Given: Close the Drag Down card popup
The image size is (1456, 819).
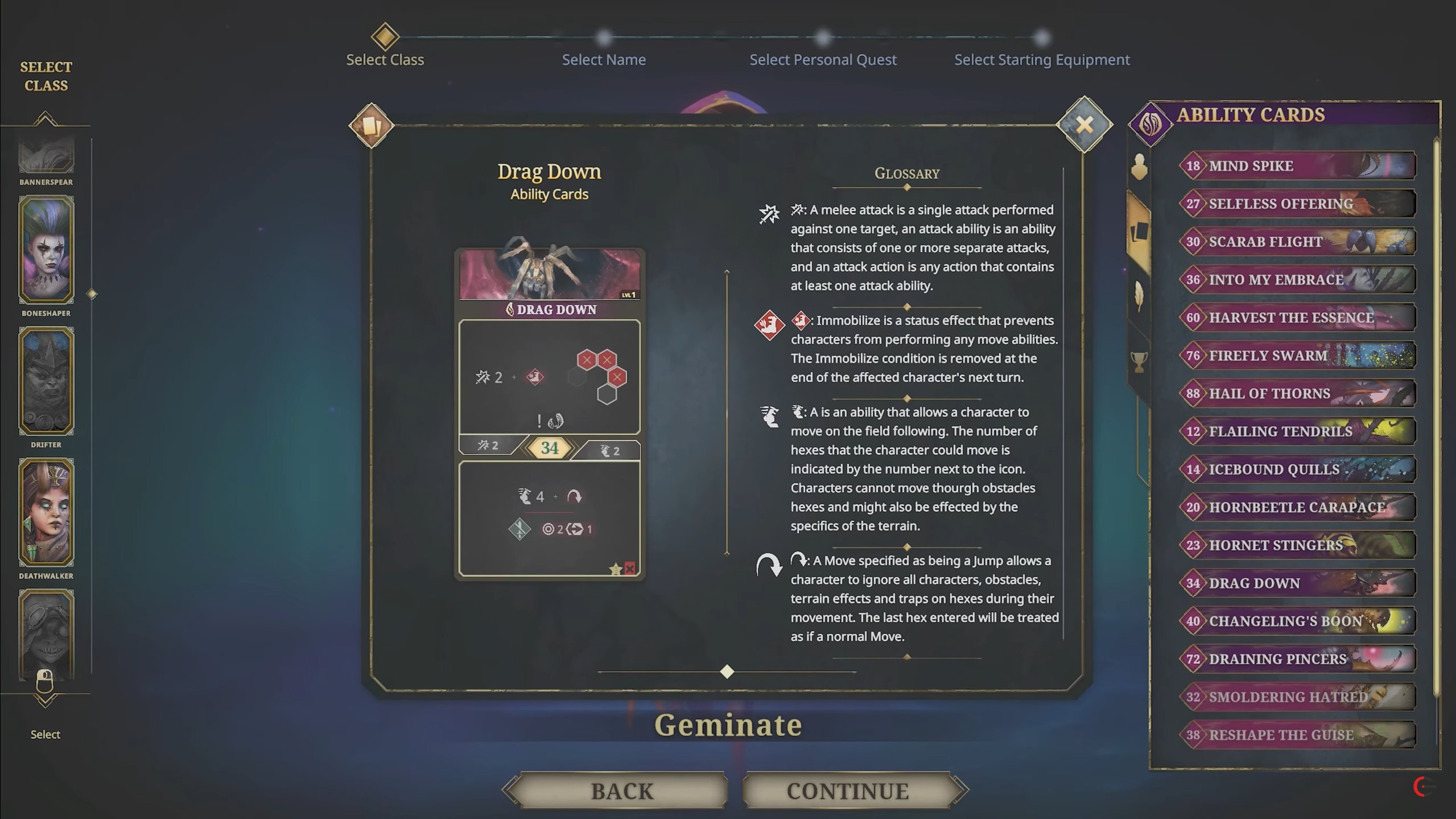Looking at the screenshot, I should pos(1084,125).
